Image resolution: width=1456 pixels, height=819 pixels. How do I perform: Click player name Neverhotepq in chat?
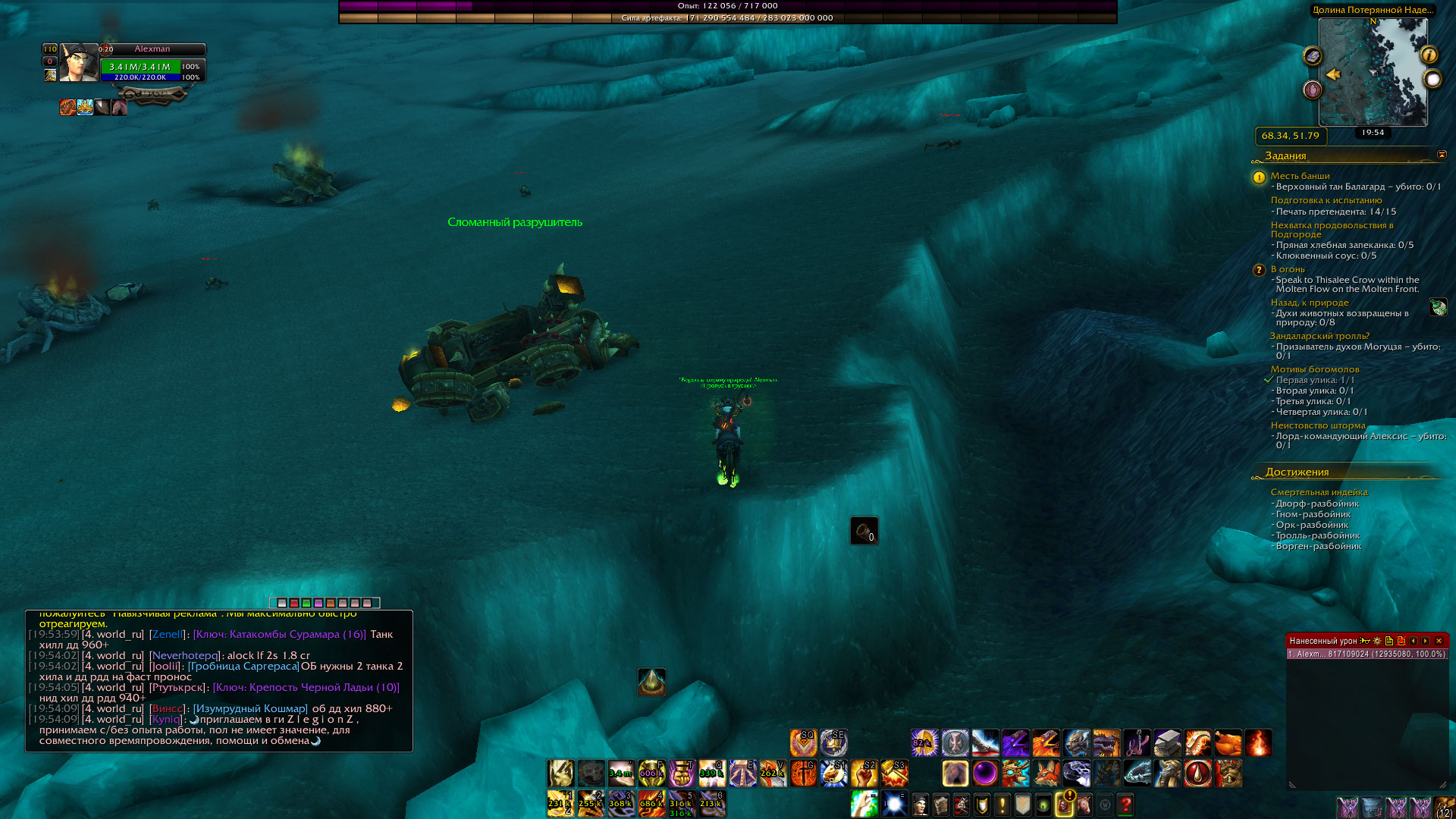[185, 655]
